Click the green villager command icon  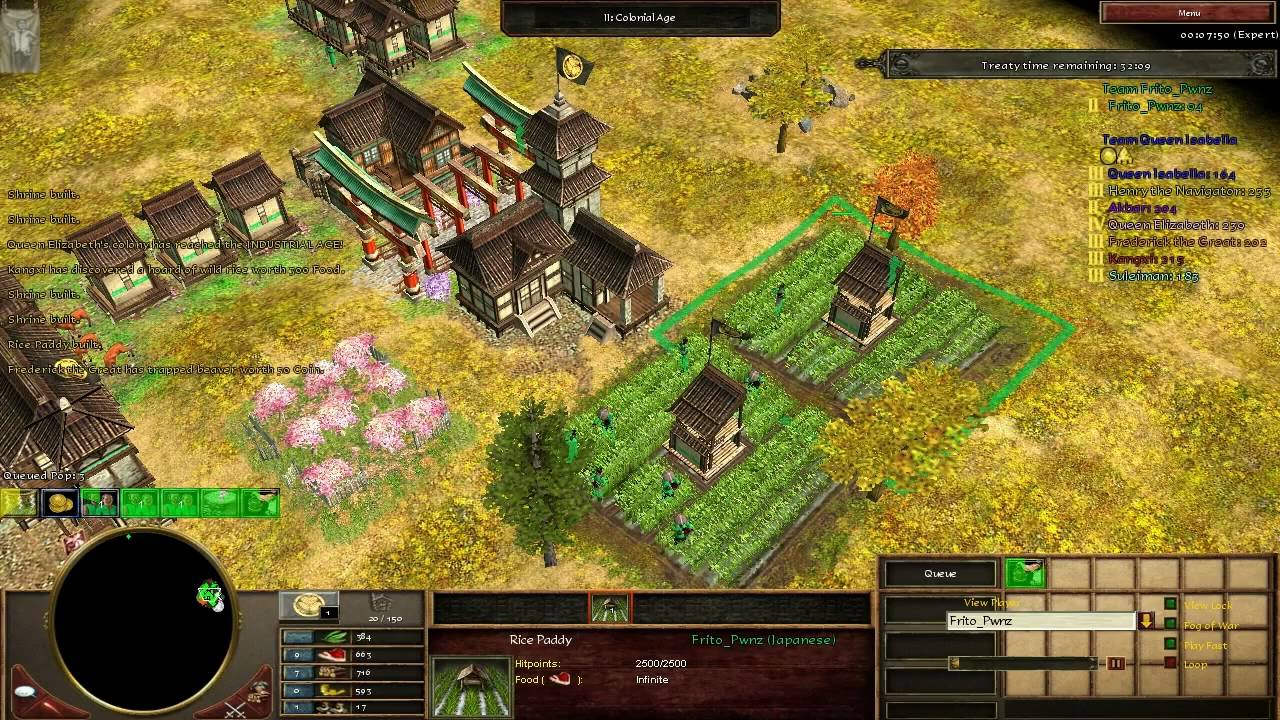point(1024,573)
